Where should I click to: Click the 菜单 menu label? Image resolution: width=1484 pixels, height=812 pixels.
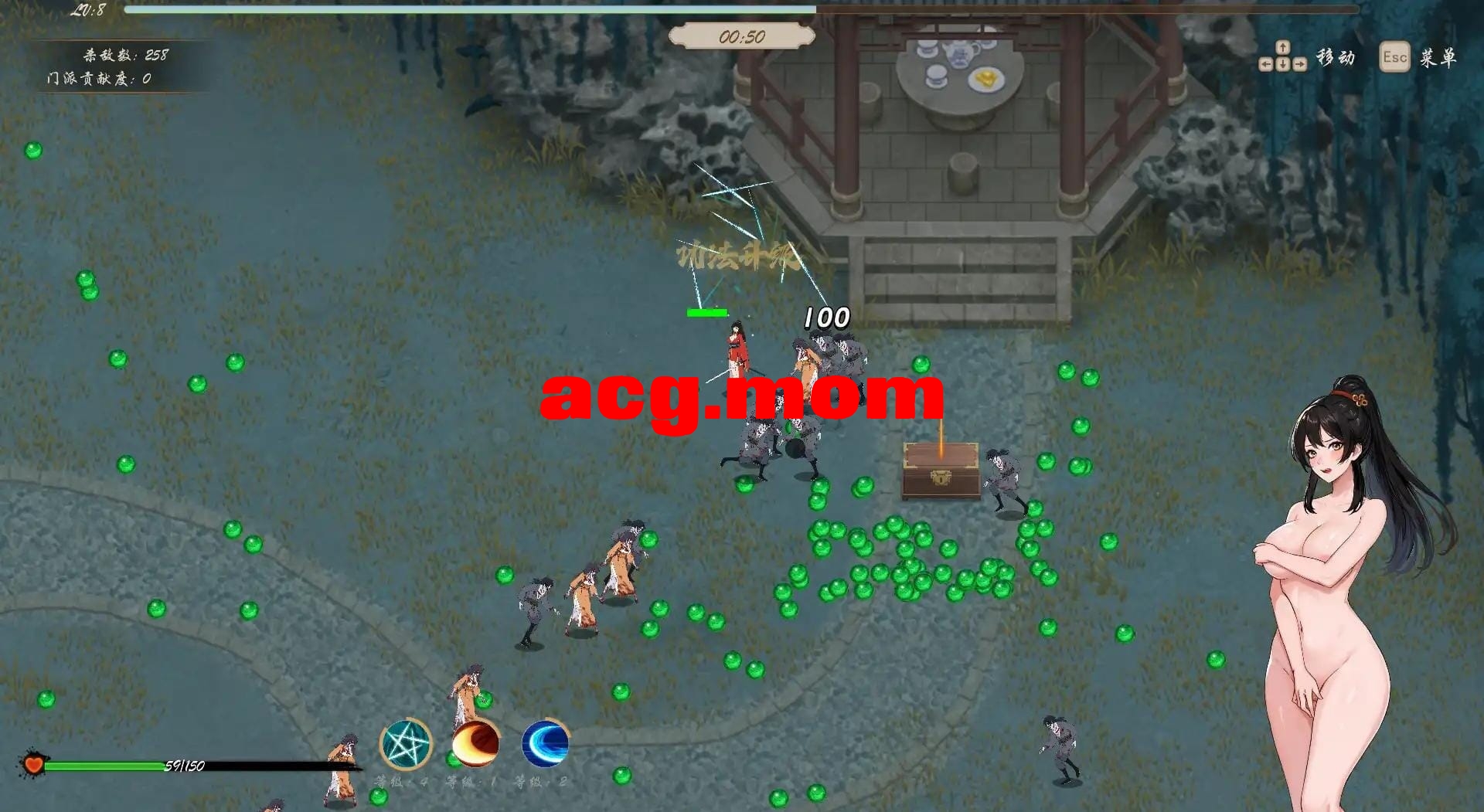pyautogui.click(x=1441, y=57)
